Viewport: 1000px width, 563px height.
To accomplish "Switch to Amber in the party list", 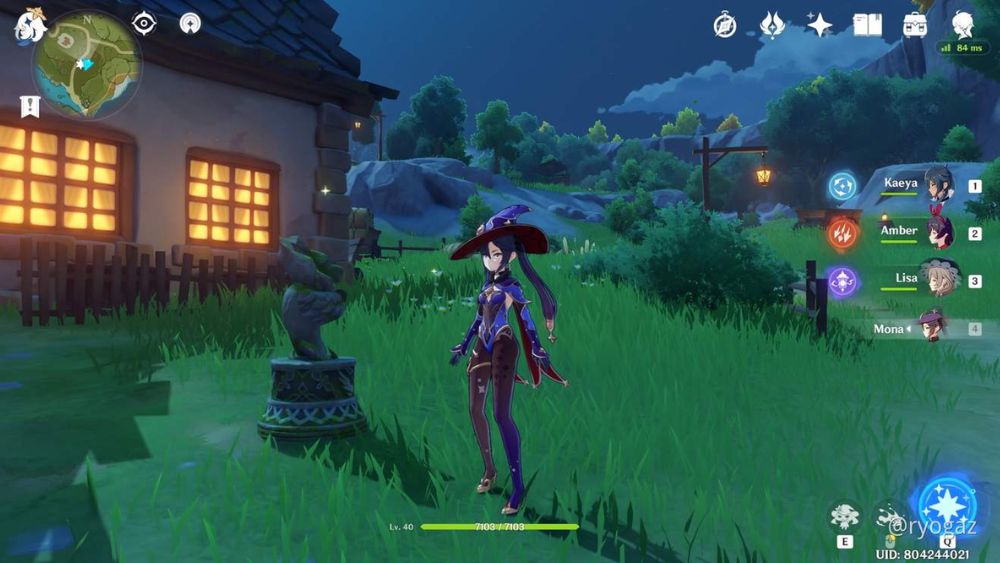I will coord(937,233).
